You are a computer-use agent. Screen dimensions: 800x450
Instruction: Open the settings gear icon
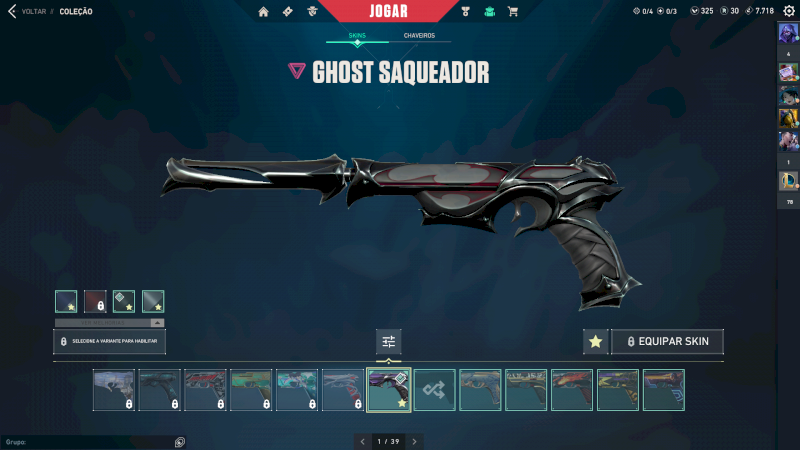789,11
